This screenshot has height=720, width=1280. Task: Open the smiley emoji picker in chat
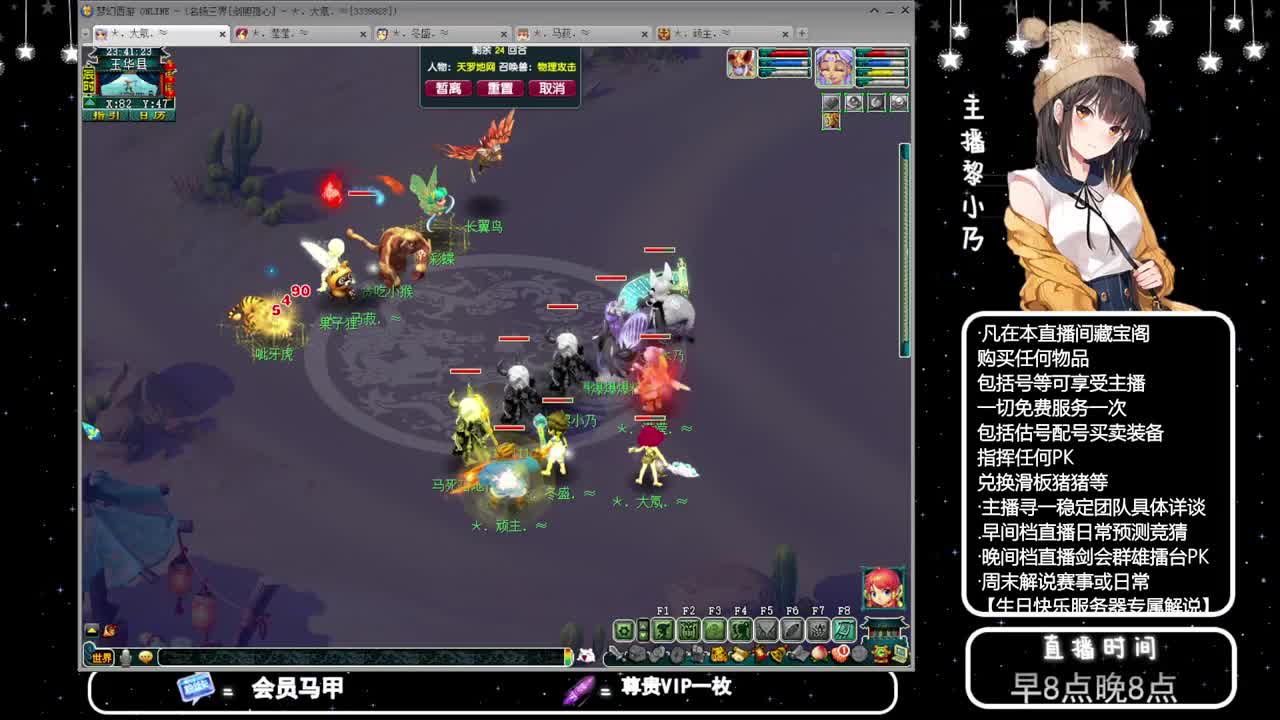tap(145, 658)
